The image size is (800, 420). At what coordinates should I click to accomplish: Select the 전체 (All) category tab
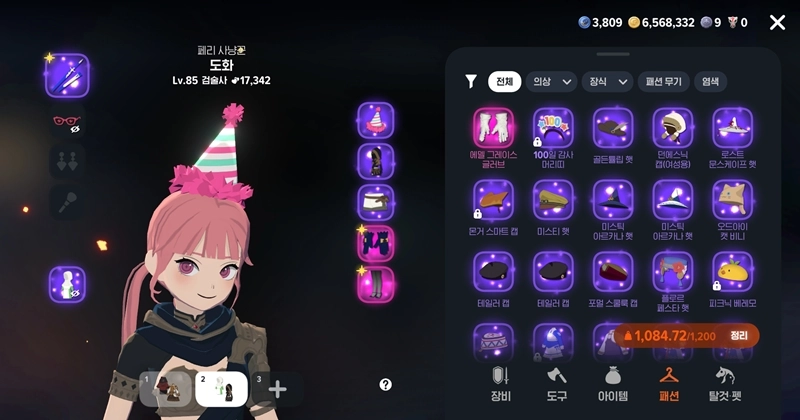pos(503,82)
